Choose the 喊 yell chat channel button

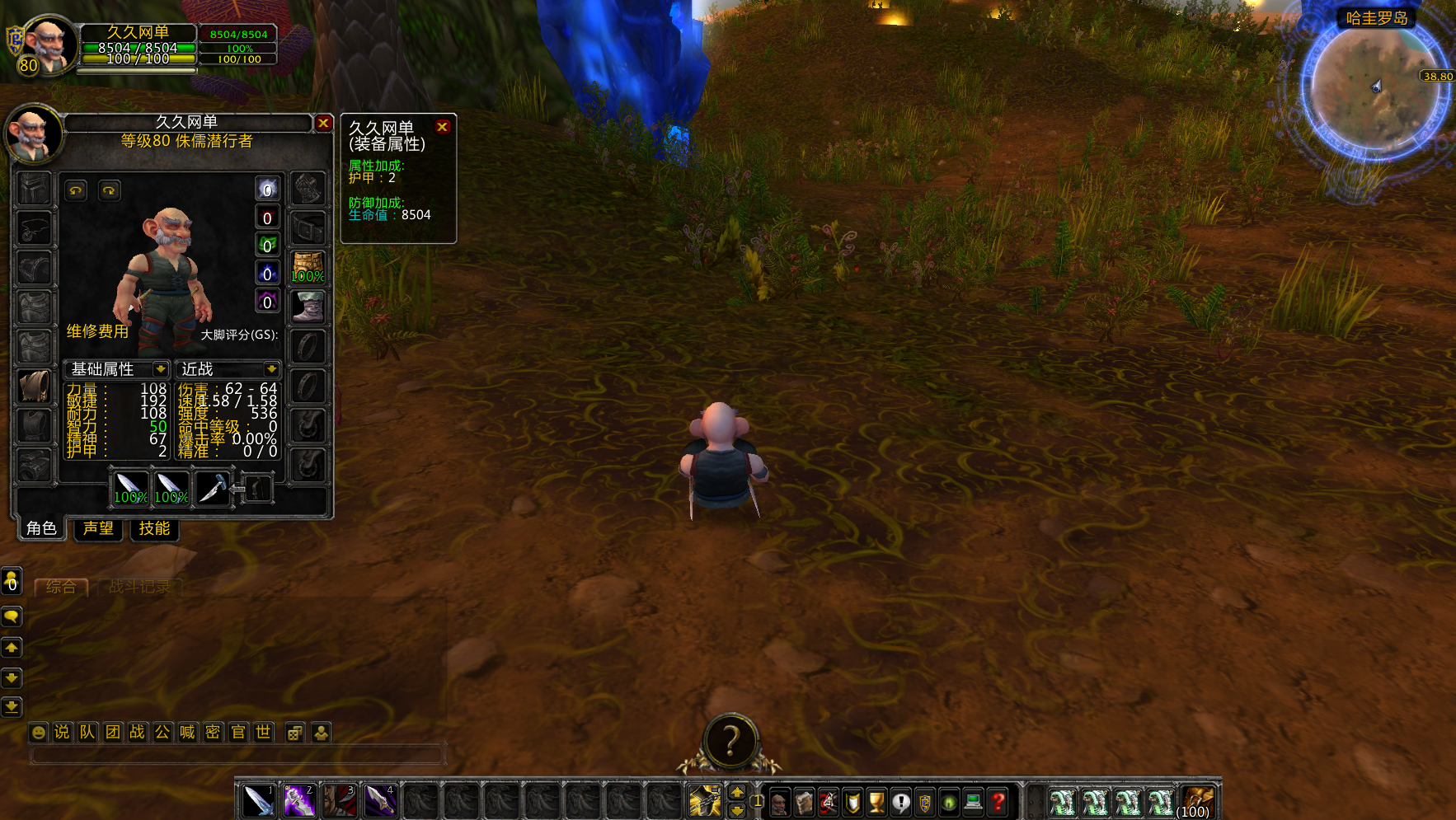(x=188, y=732)
